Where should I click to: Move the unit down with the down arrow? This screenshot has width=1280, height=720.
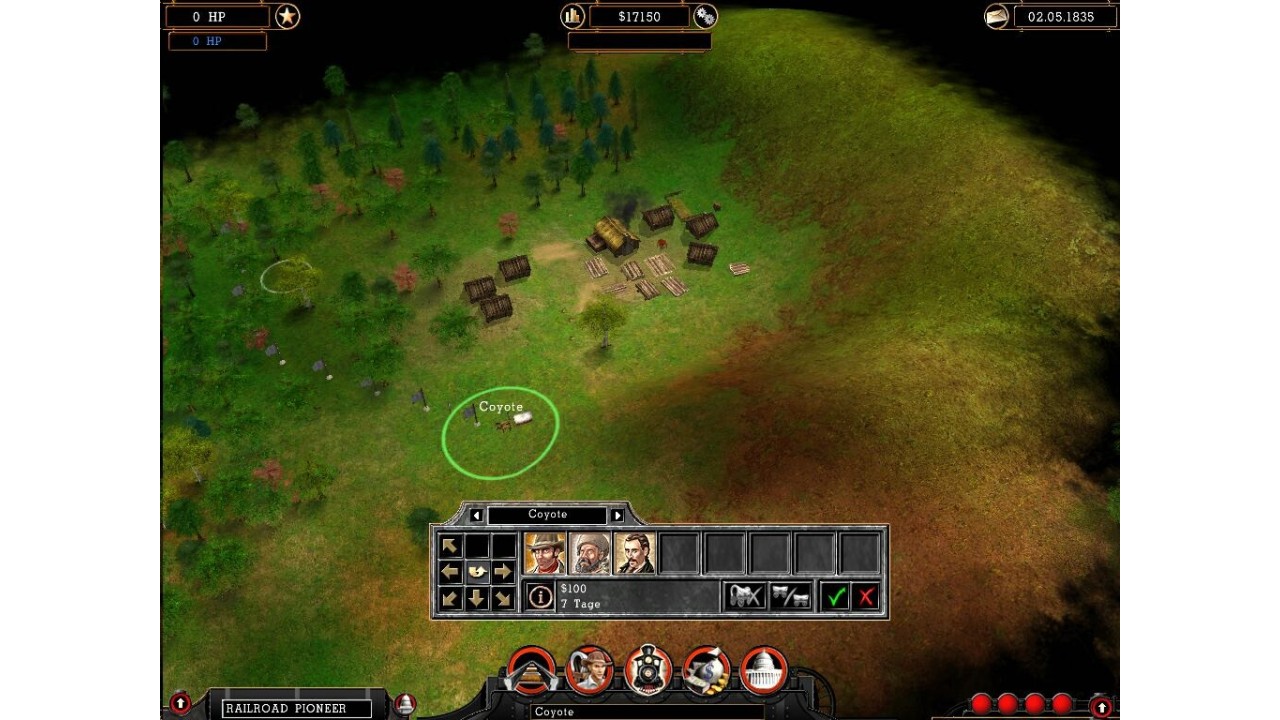(477, 598)
